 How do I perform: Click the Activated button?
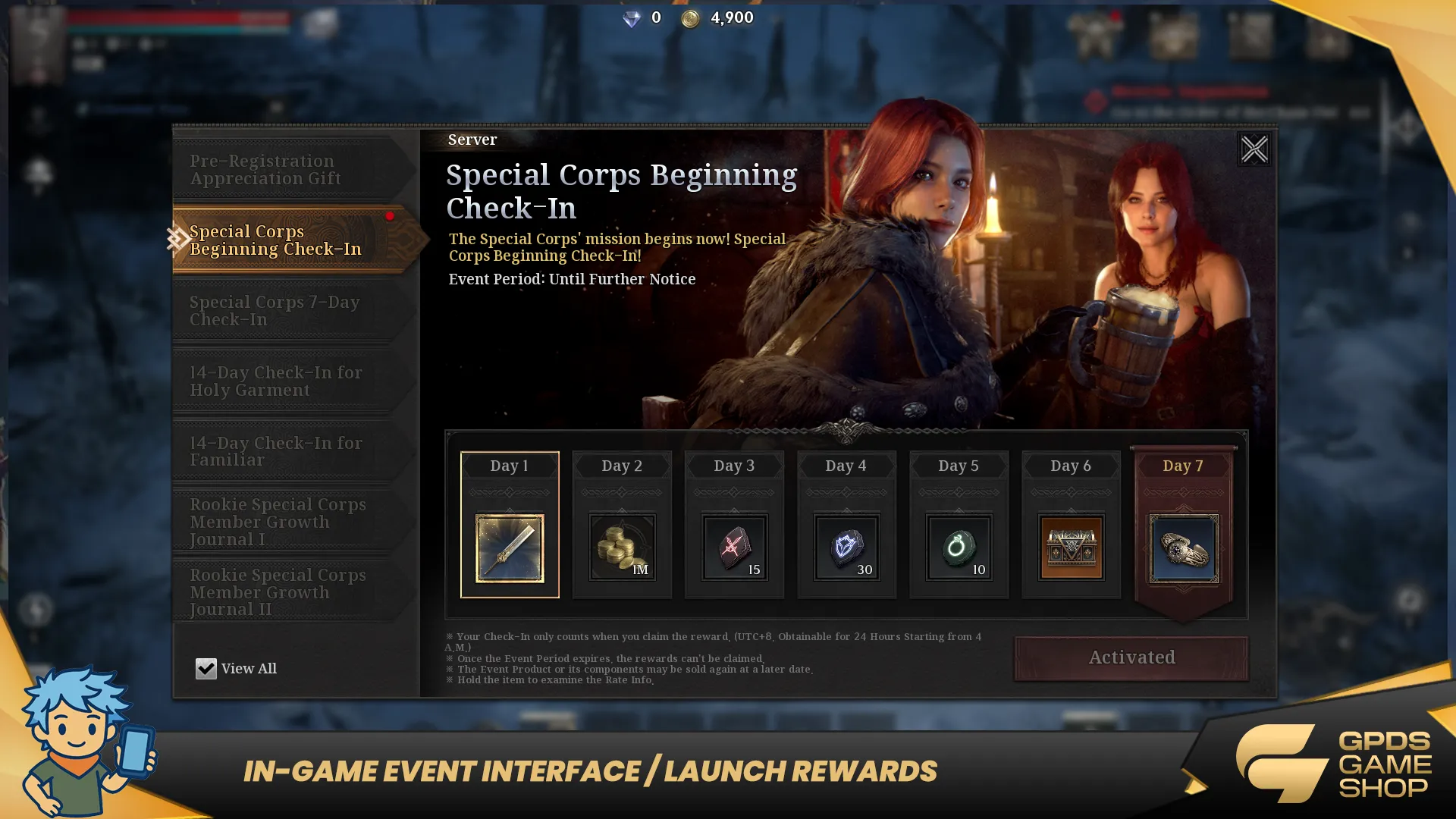pyautogui.click(x=1131, y=657)
